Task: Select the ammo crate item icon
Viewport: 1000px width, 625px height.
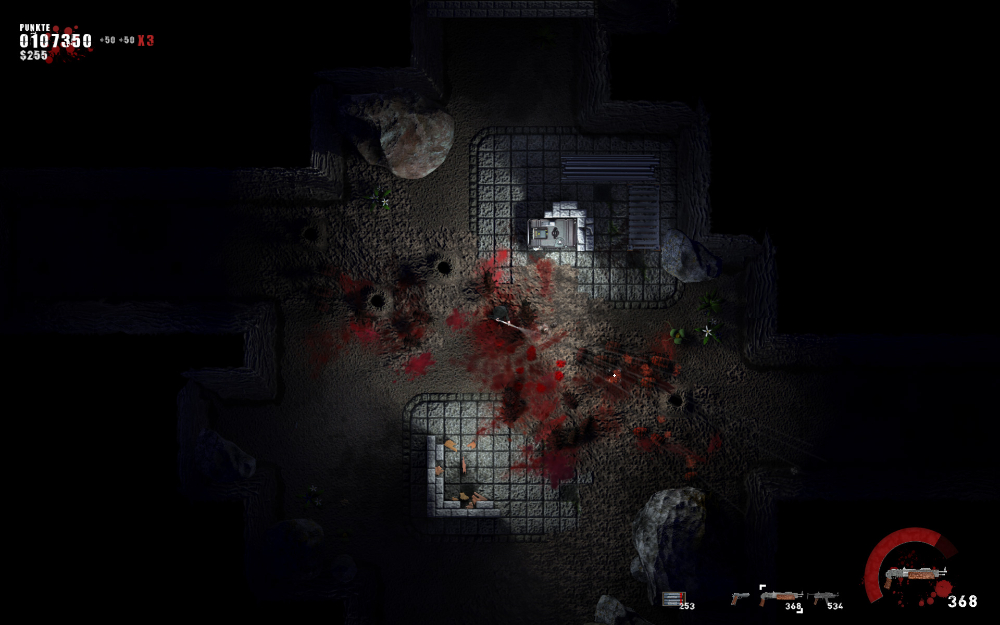Action: (x=672, y=598)
